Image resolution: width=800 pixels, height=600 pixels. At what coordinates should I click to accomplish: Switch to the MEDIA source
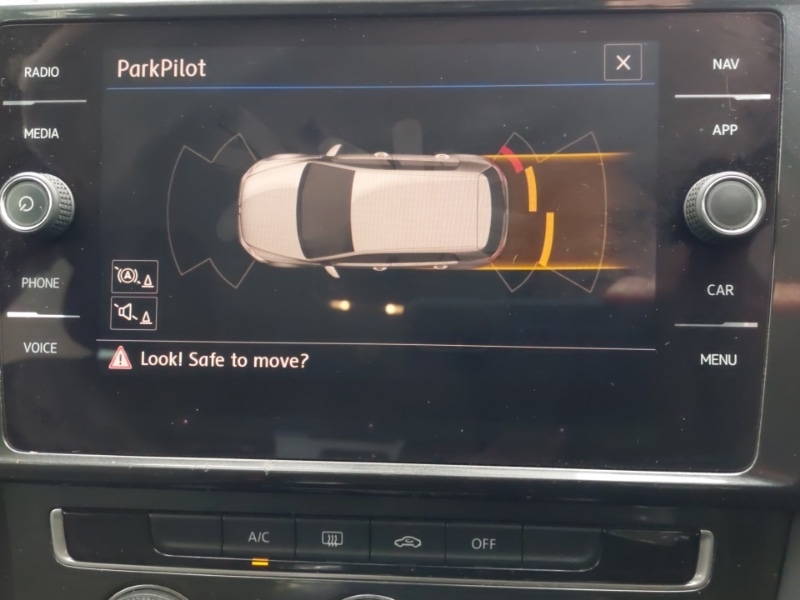(41, 133)
